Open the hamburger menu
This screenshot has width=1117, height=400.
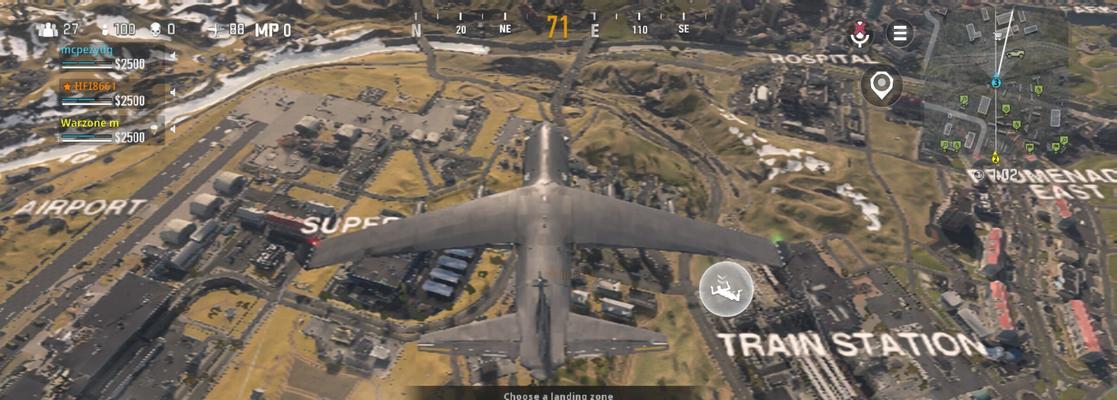[900, 33]
